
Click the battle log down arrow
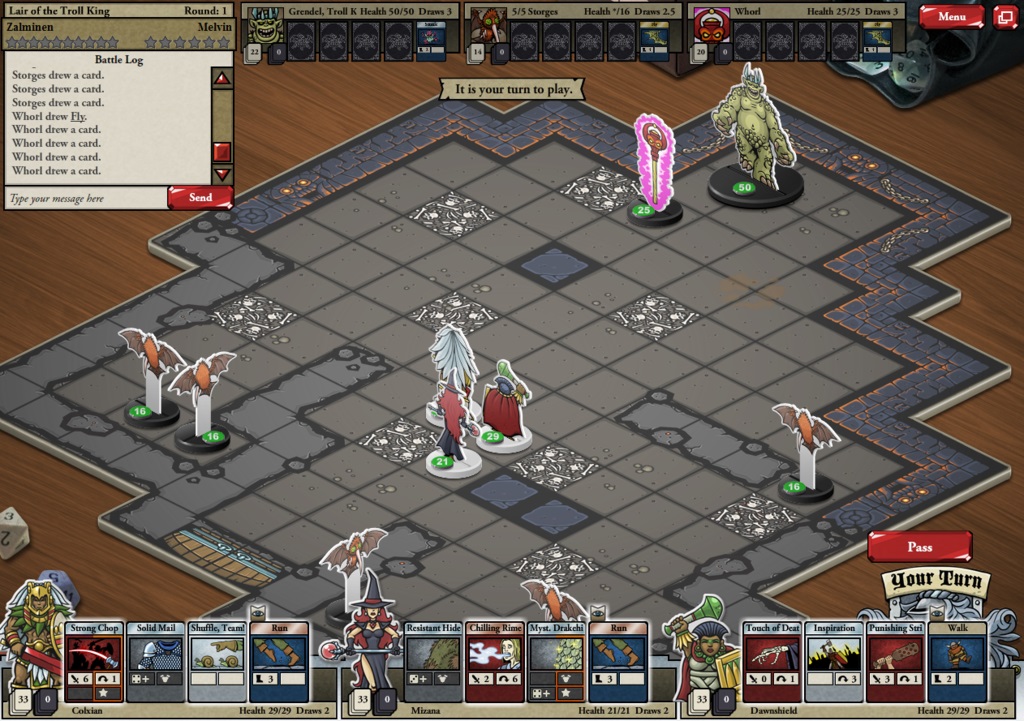(222, 174)
